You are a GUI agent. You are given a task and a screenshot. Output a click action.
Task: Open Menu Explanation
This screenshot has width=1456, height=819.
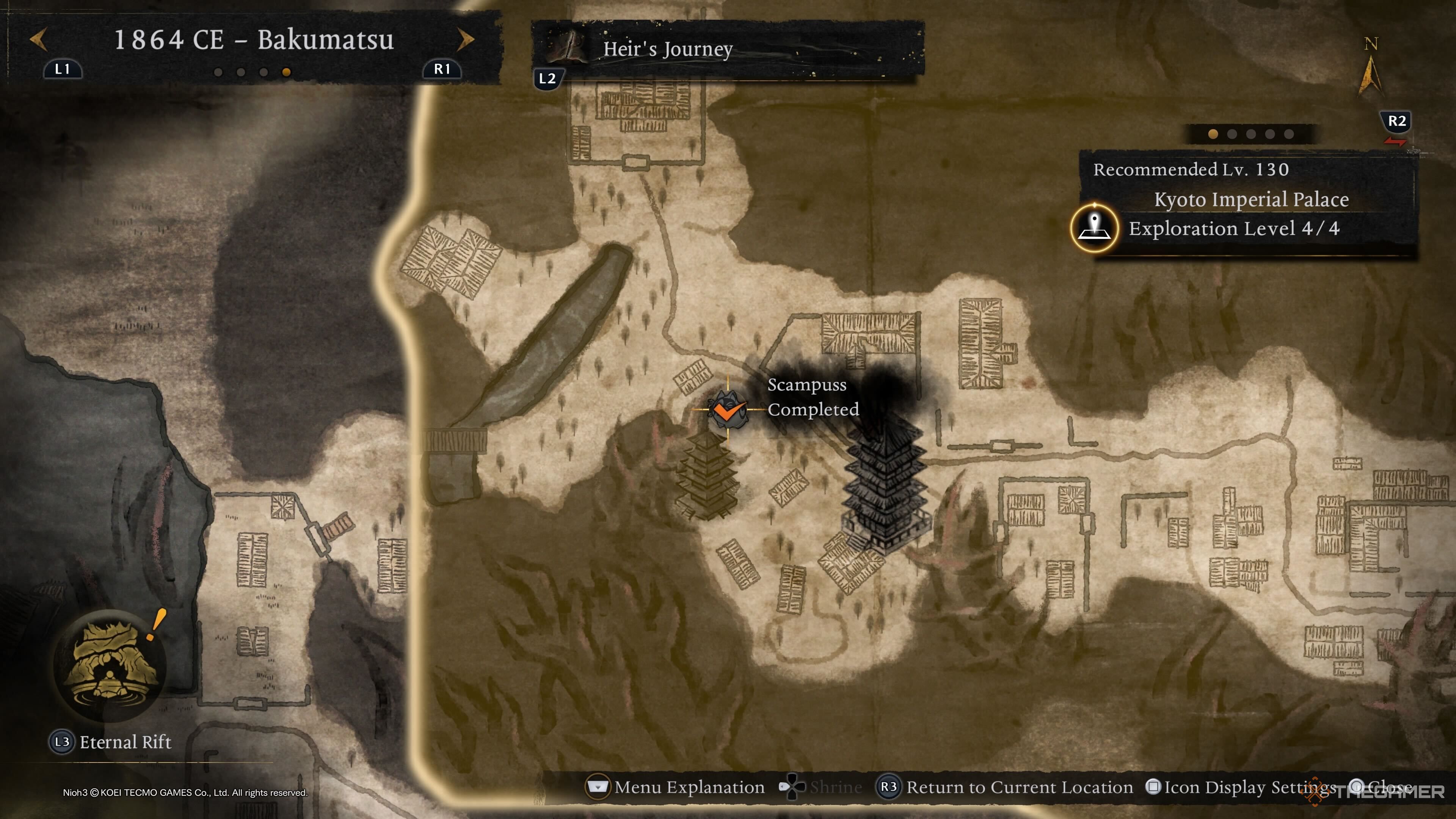(x=676, y=787)
